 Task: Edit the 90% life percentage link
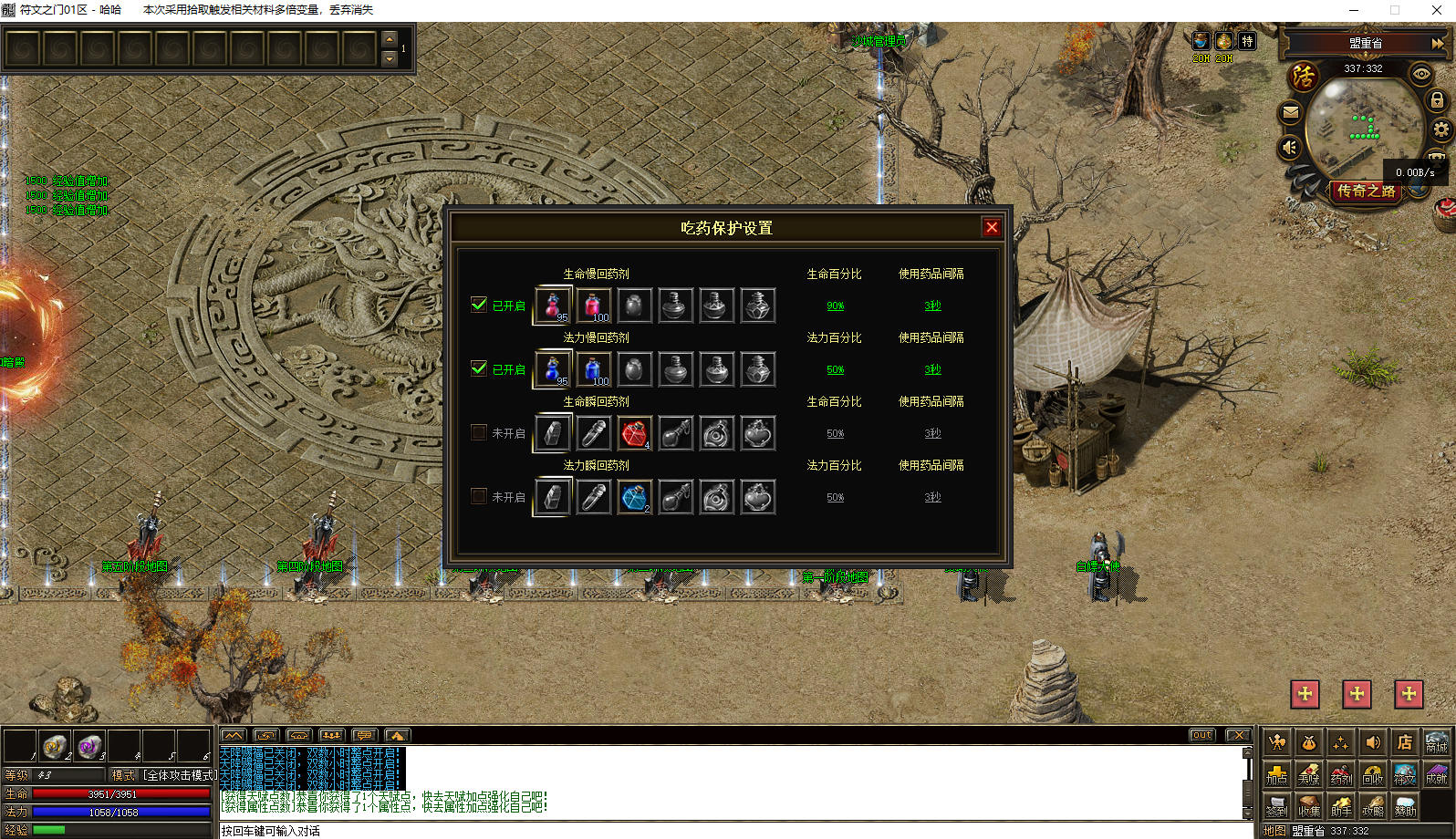[836, 306]
